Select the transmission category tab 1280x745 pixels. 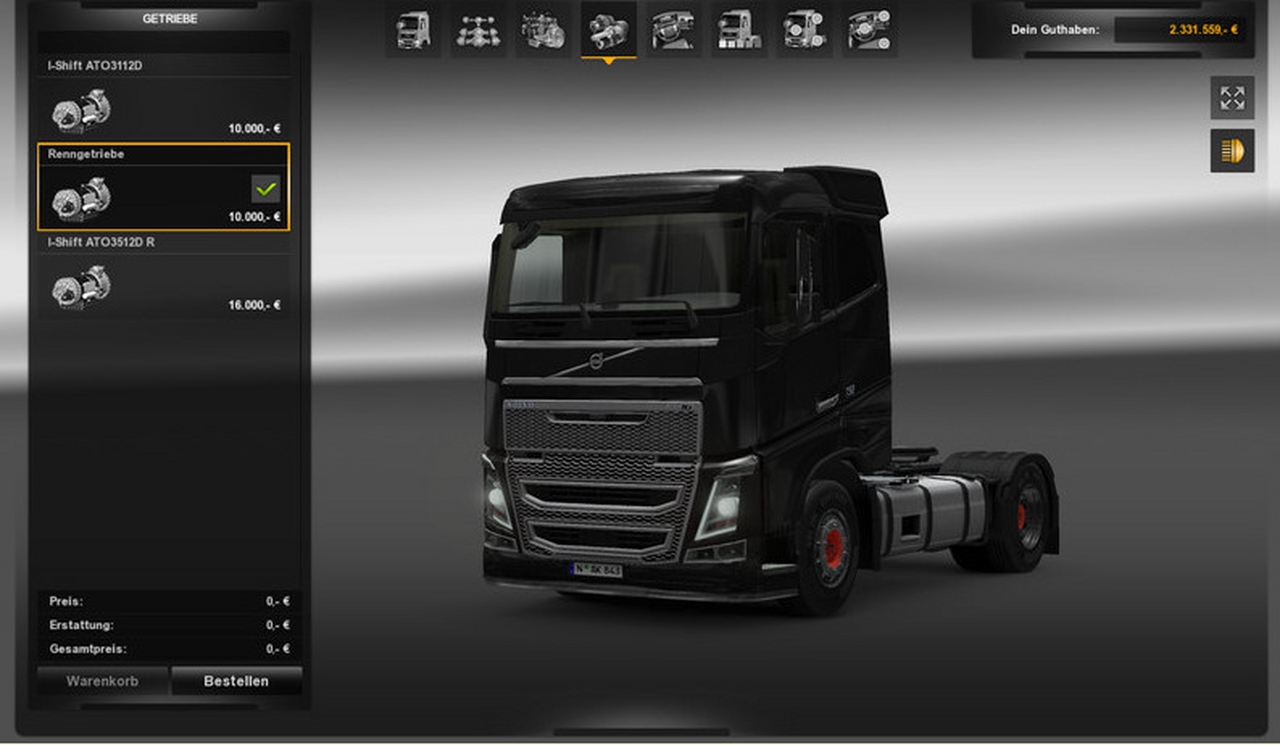608,30
